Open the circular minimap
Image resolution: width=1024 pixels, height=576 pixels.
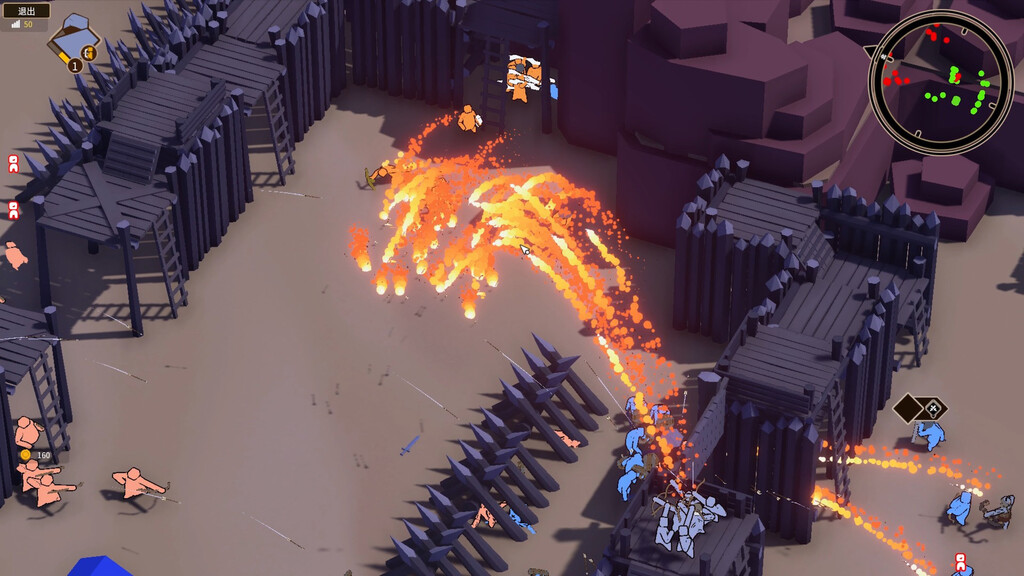point(940,82)
